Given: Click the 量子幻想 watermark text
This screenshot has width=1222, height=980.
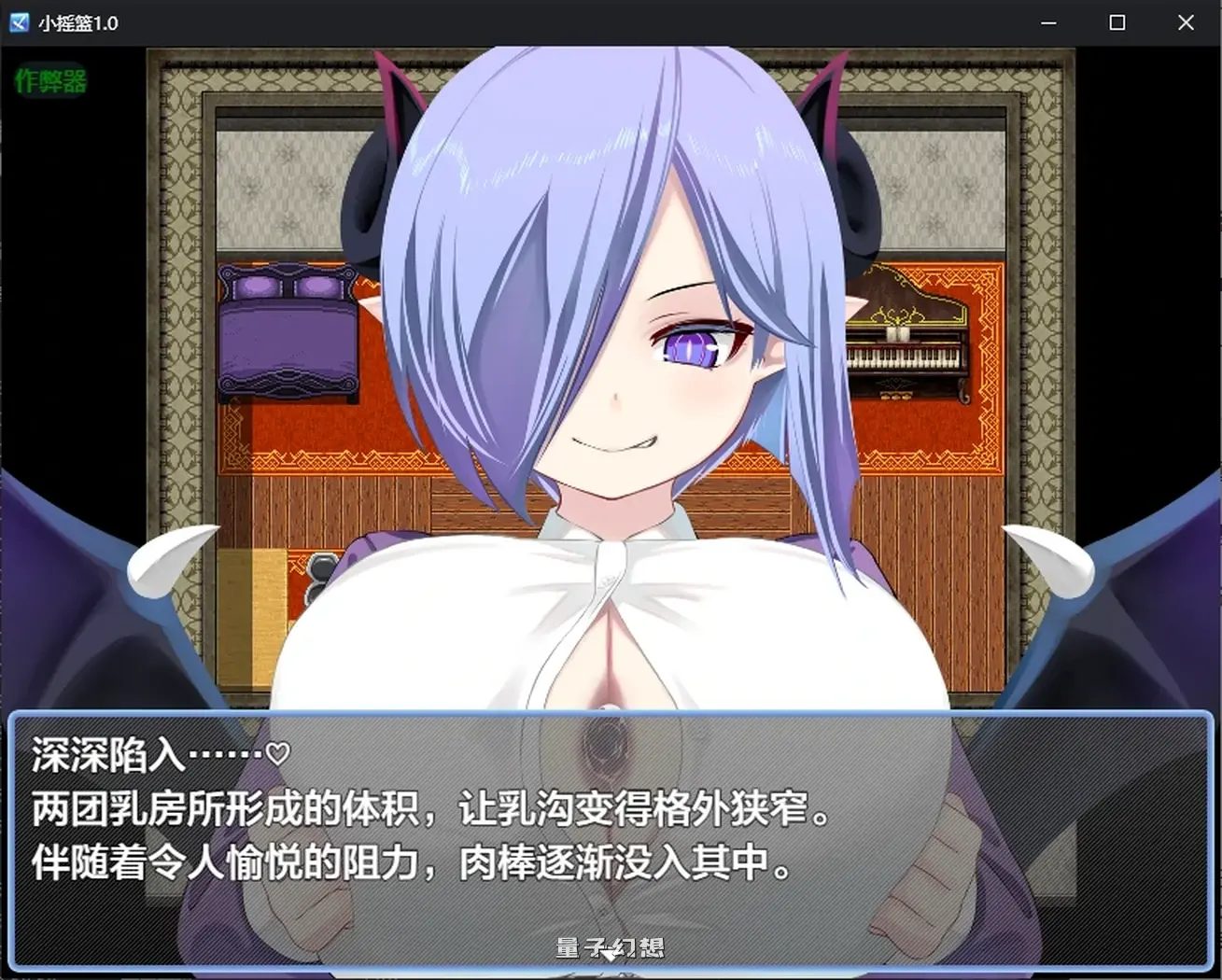Looking at the screenshot, I should [611, 947].
